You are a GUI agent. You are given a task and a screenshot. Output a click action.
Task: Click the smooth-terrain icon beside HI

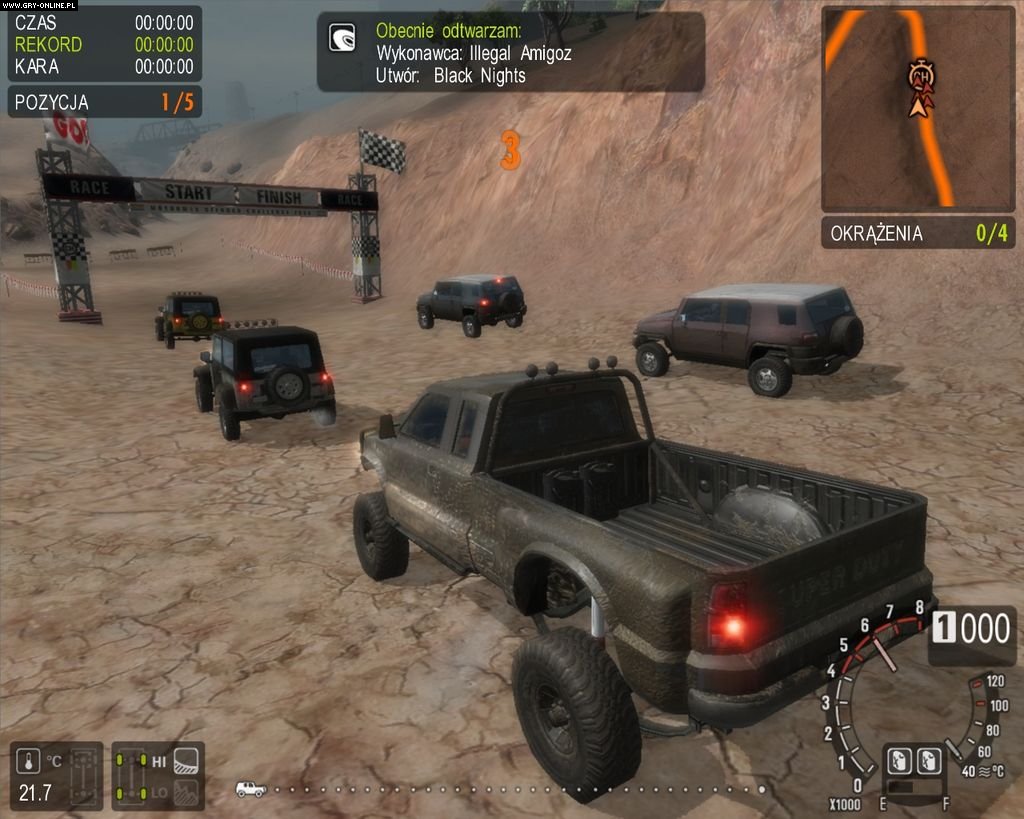186,762
